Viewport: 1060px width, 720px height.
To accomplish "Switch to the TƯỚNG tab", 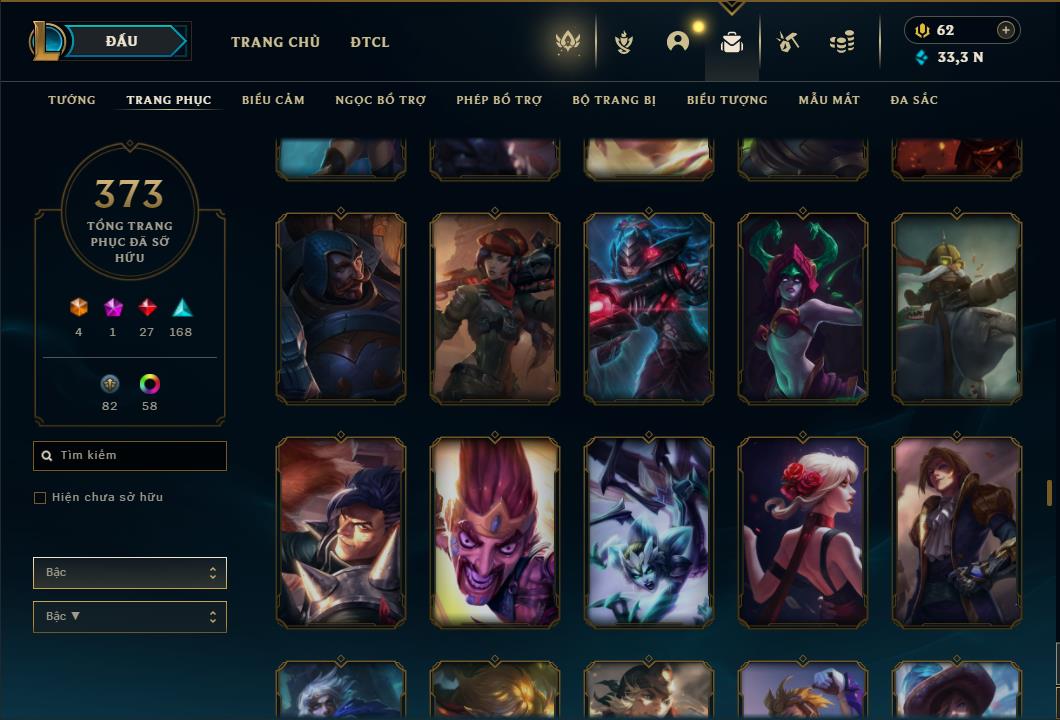I will pos(72,100).
